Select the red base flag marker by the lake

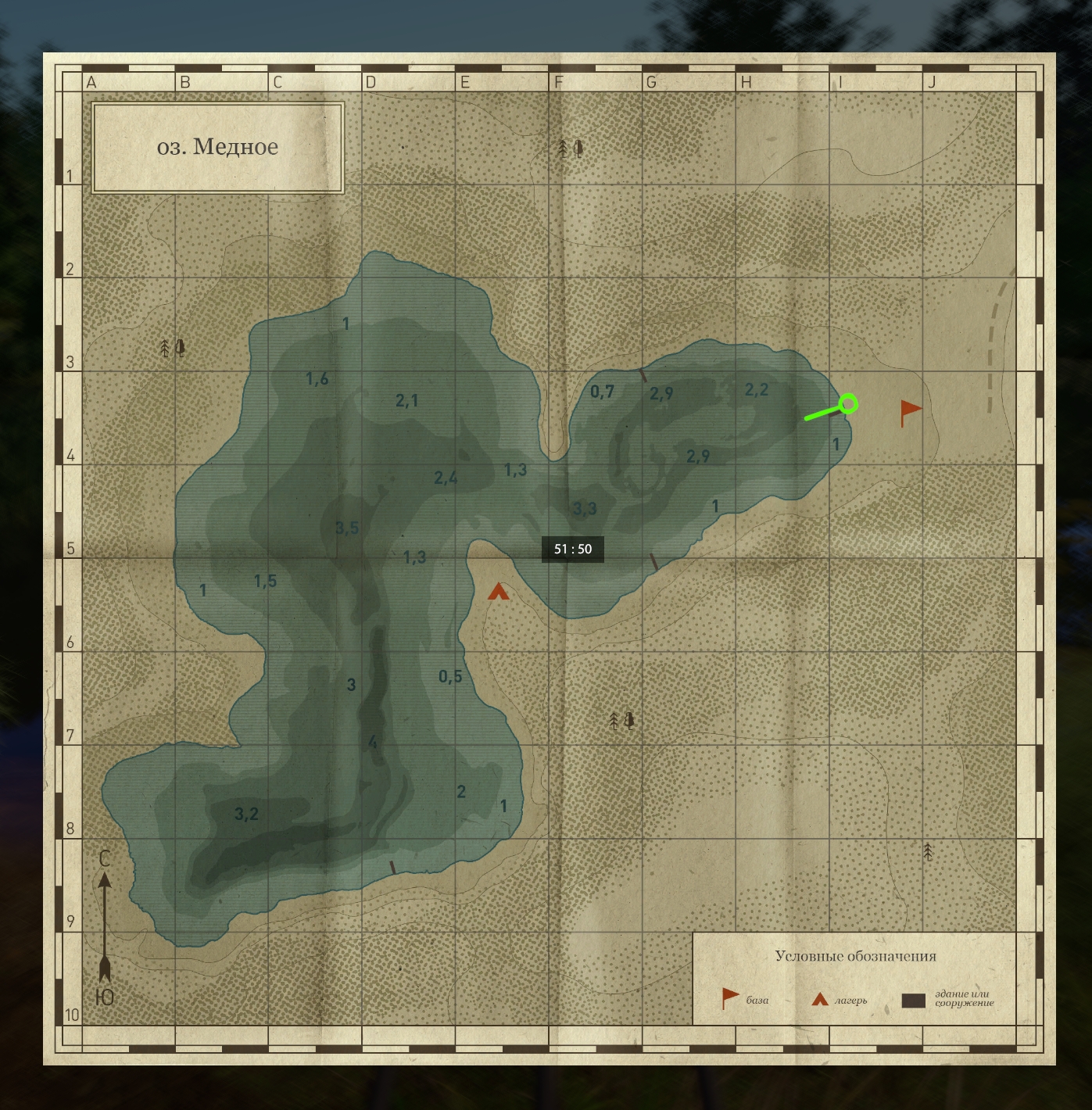pyautogui.click(x=909, y=410)
